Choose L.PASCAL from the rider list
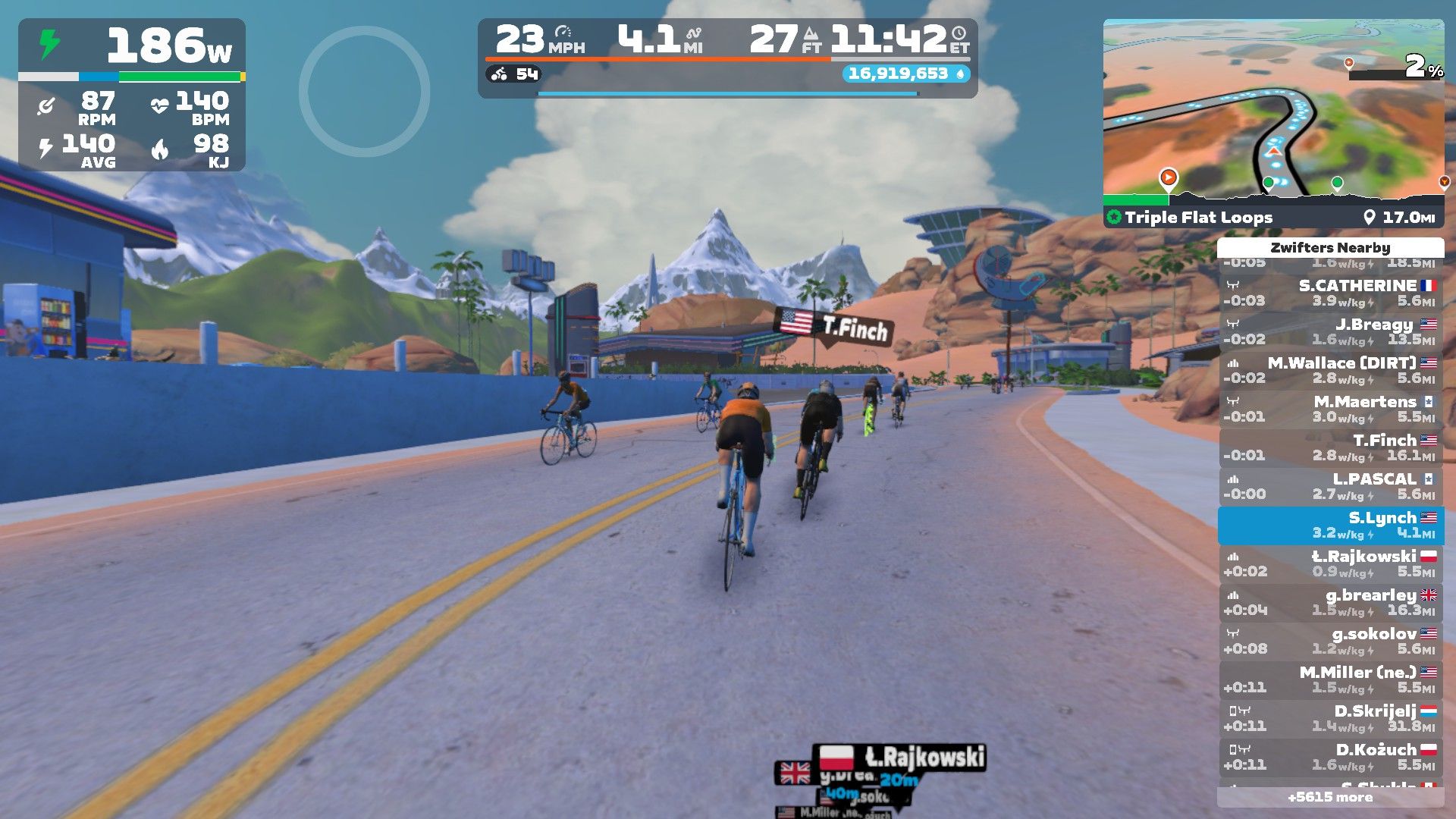1456x819 pixels. [x=1330, y=486]
